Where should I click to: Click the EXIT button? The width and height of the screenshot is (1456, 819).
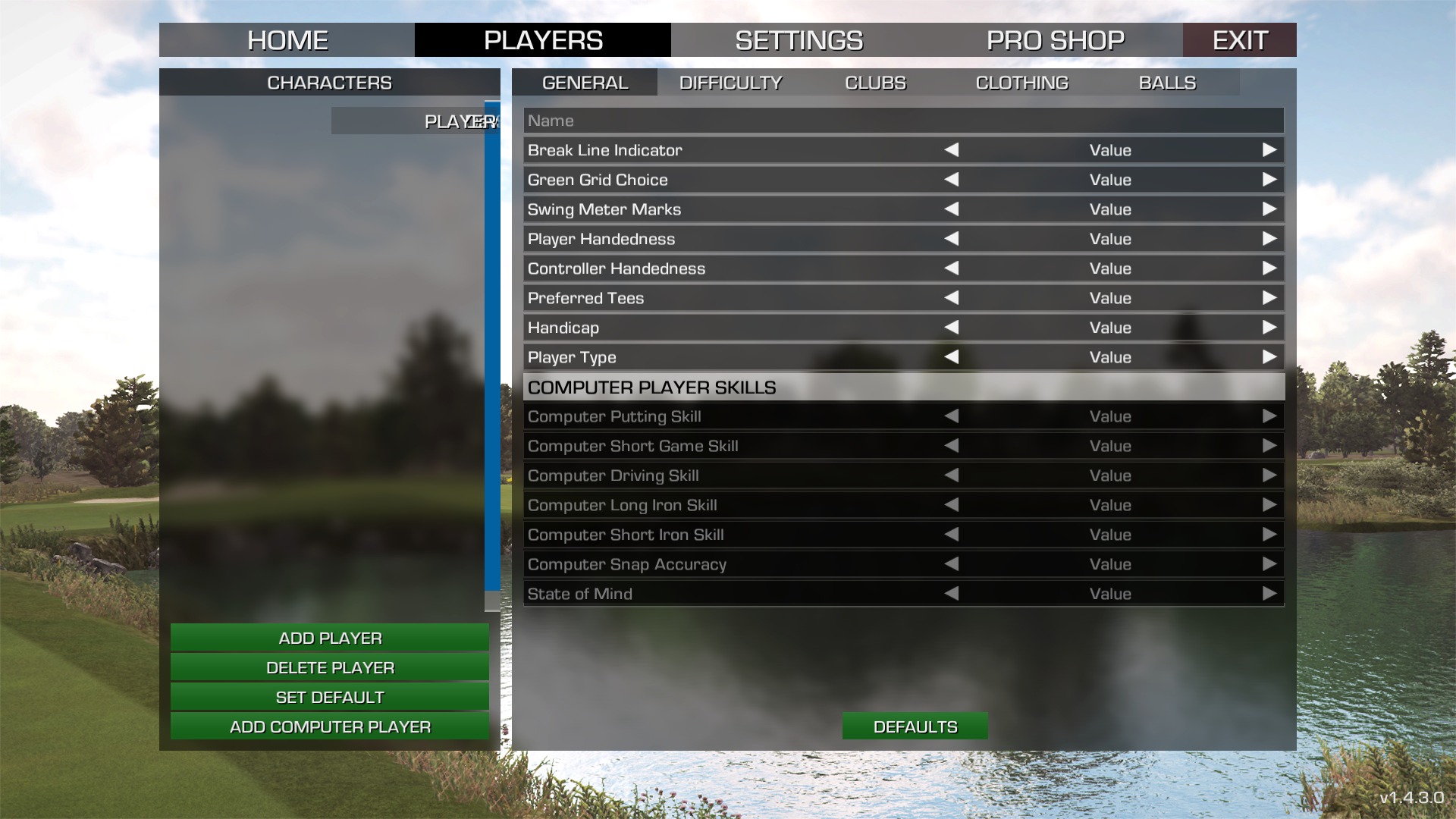(x=1239, y=40)
